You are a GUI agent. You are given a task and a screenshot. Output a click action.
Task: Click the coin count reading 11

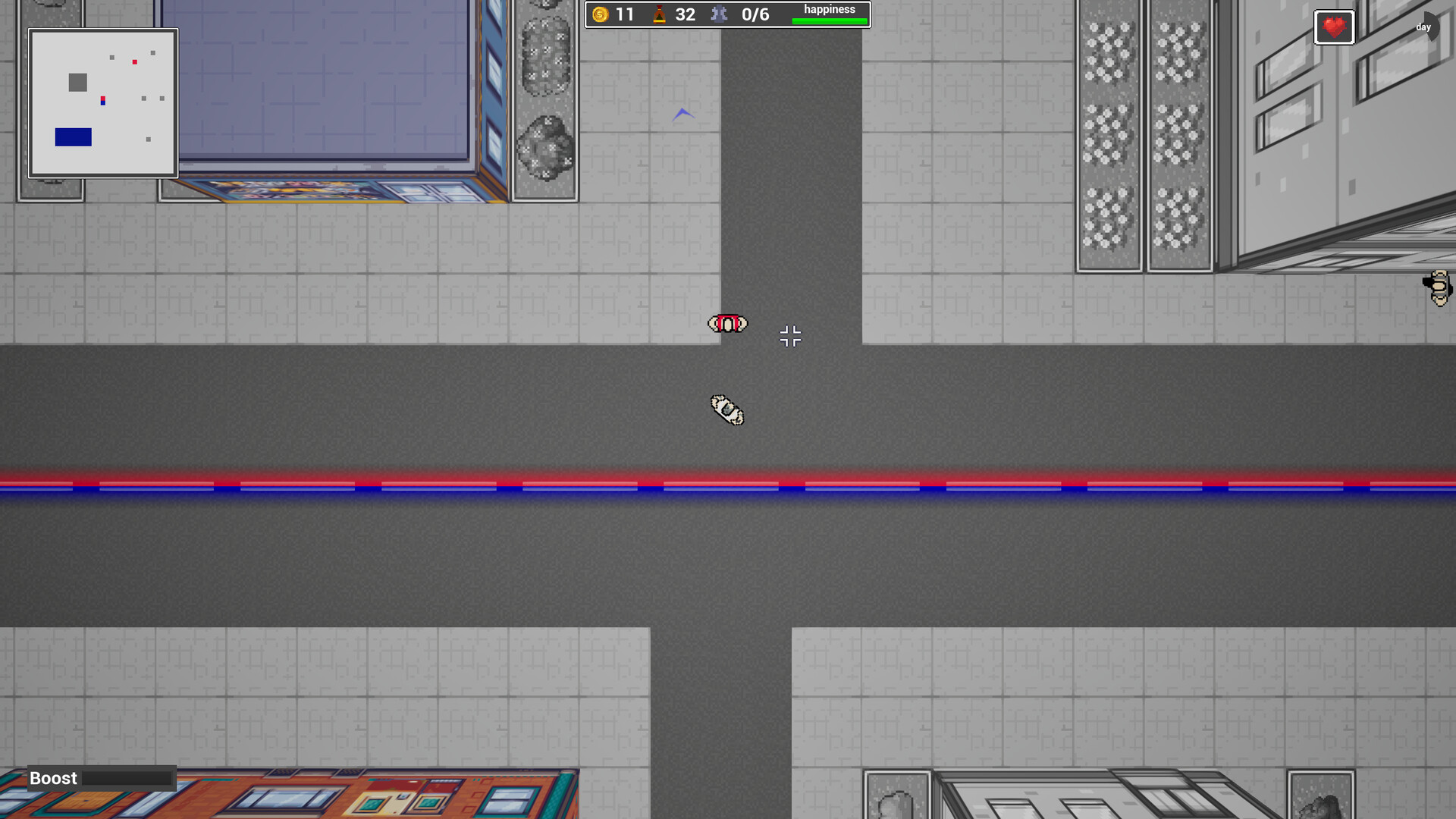click(623, 14)
